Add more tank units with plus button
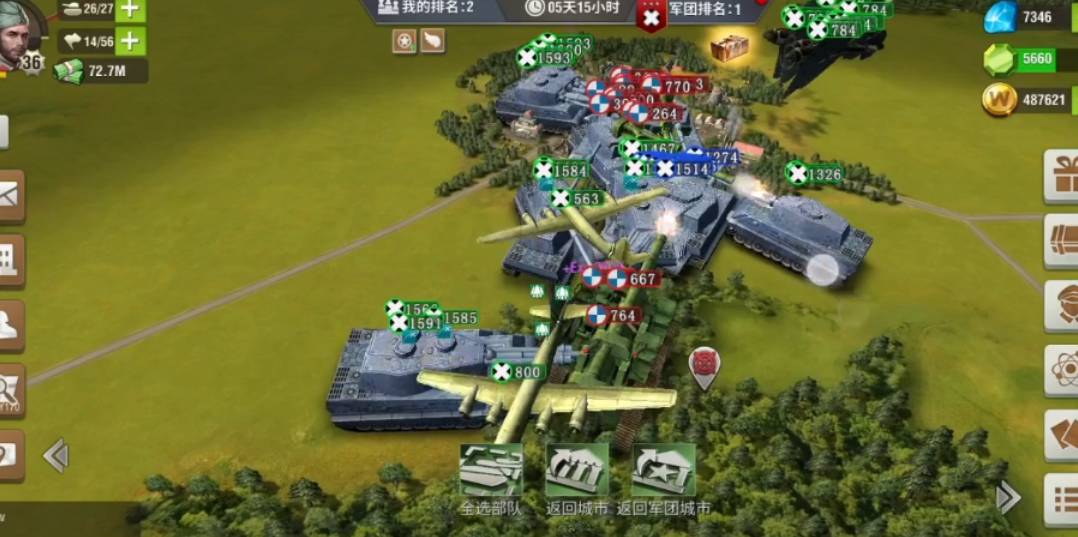The height and width of the screenshot is (537, 1078). (x=131, y=10)
